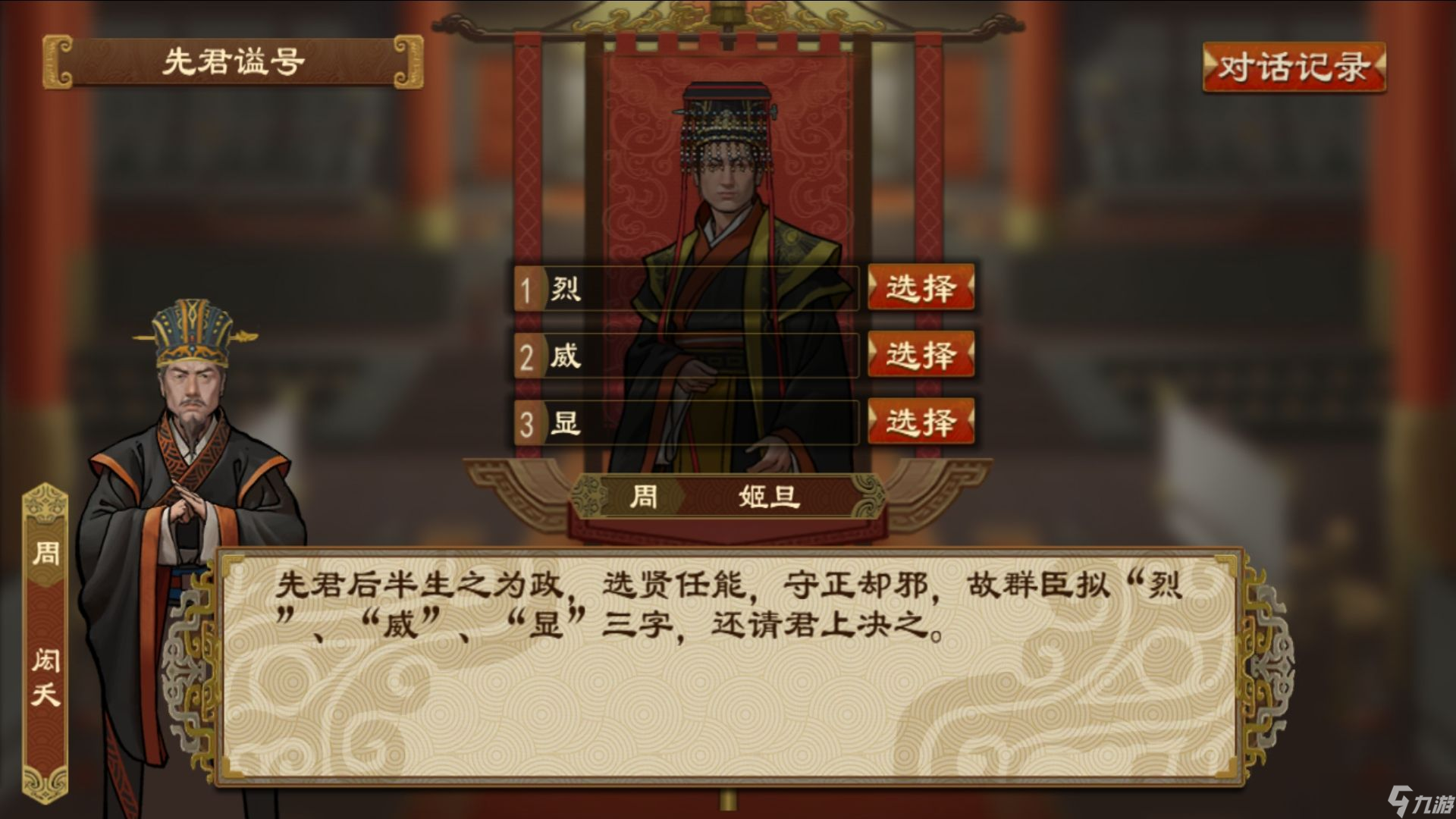Confirm 烈 with its 选择 button
The width and height of the screenshot is (1456, 819).
920,290
